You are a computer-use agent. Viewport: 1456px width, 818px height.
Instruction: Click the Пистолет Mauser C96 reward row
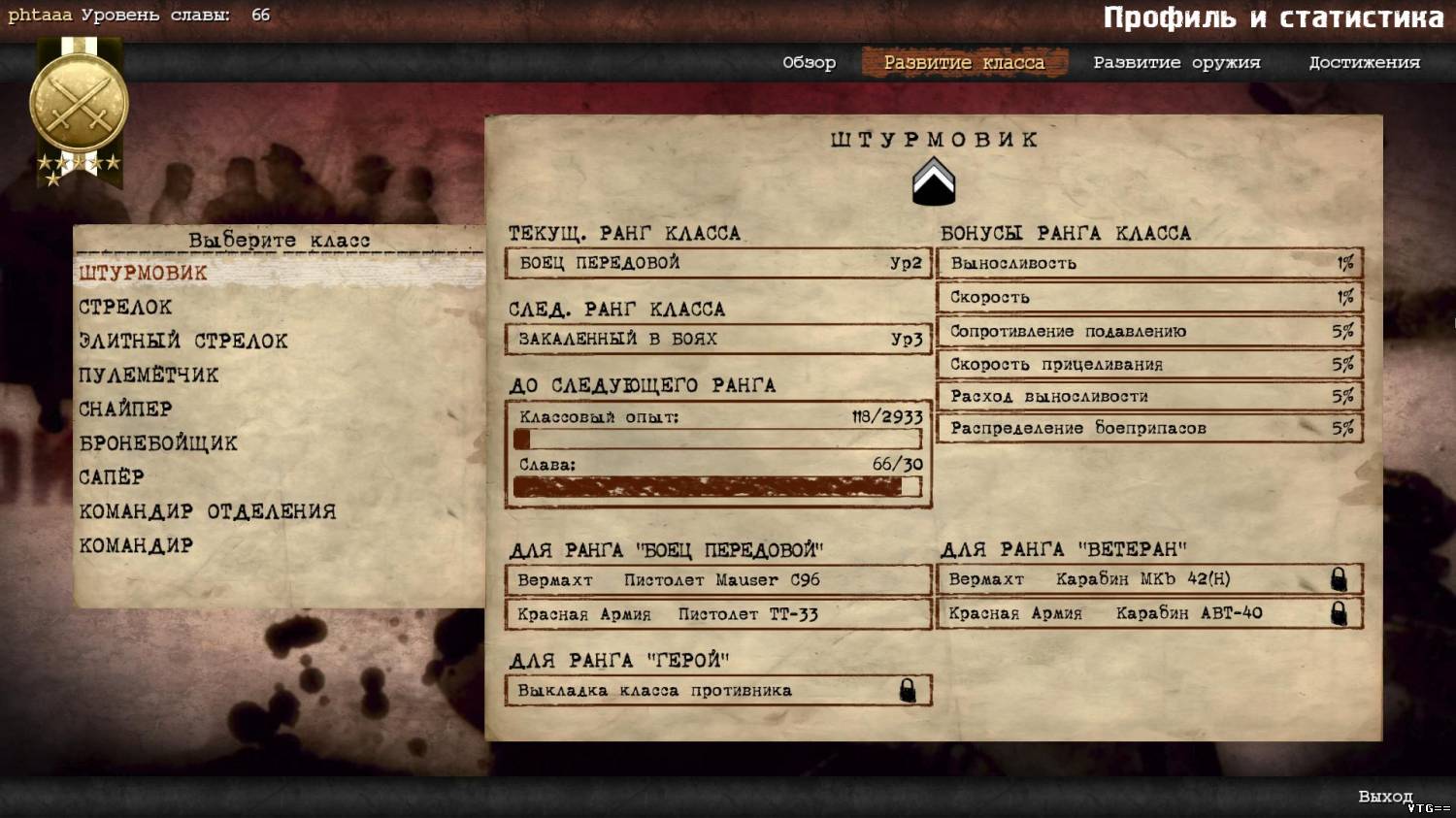click(718, 580)
